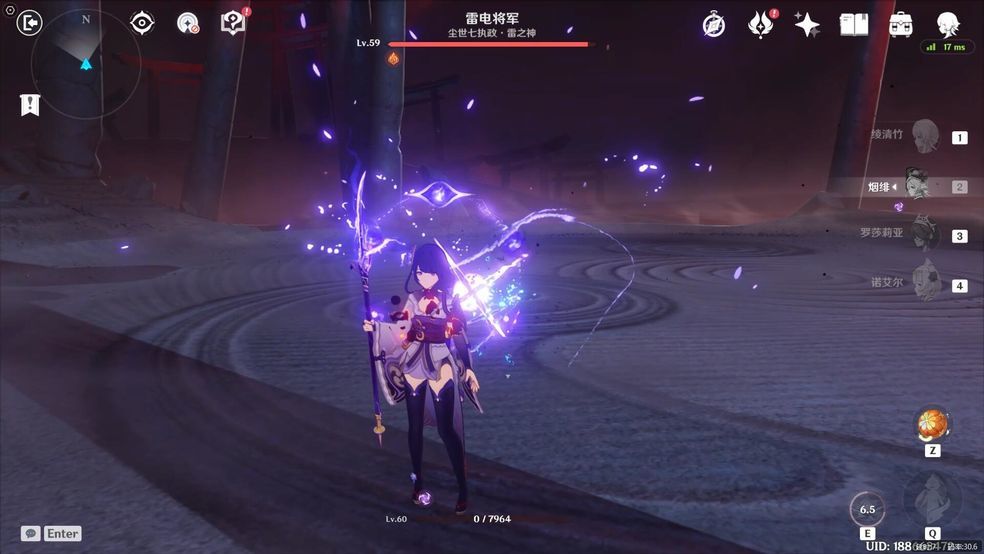Open the four-pointed star wish icon
This screenshot has height=554, width=984.
click(807, 25)
